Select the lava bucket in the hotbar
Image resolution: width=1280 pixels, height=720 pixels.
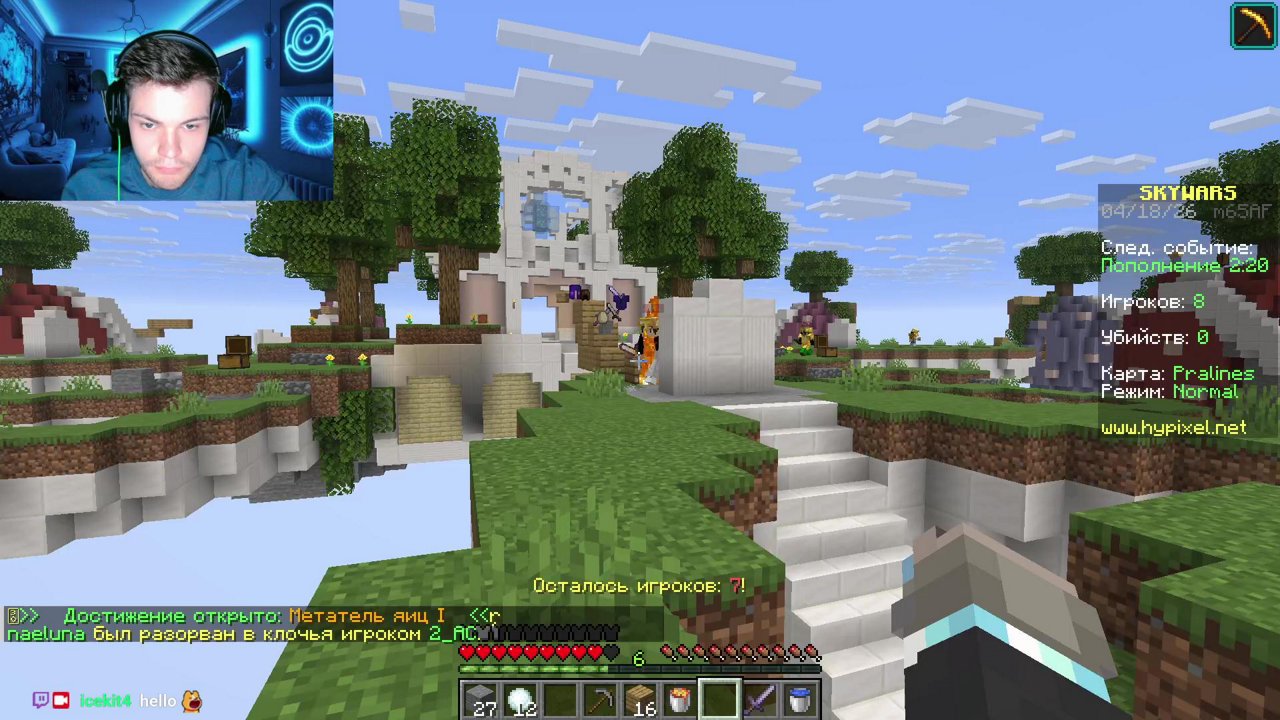click(678, 697)
